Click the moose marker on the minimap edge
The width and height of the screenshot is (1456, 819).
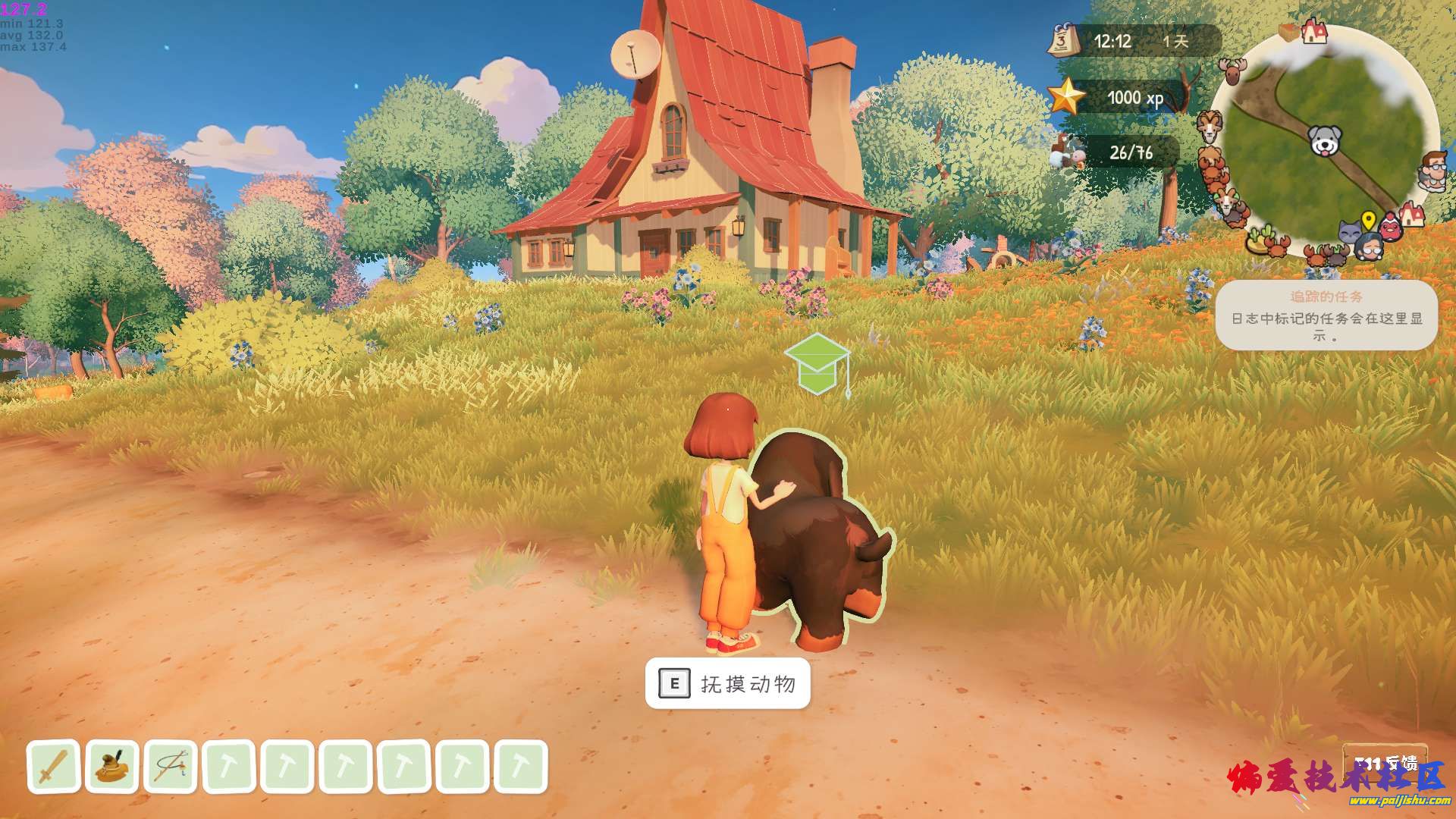coord(1233,71)
